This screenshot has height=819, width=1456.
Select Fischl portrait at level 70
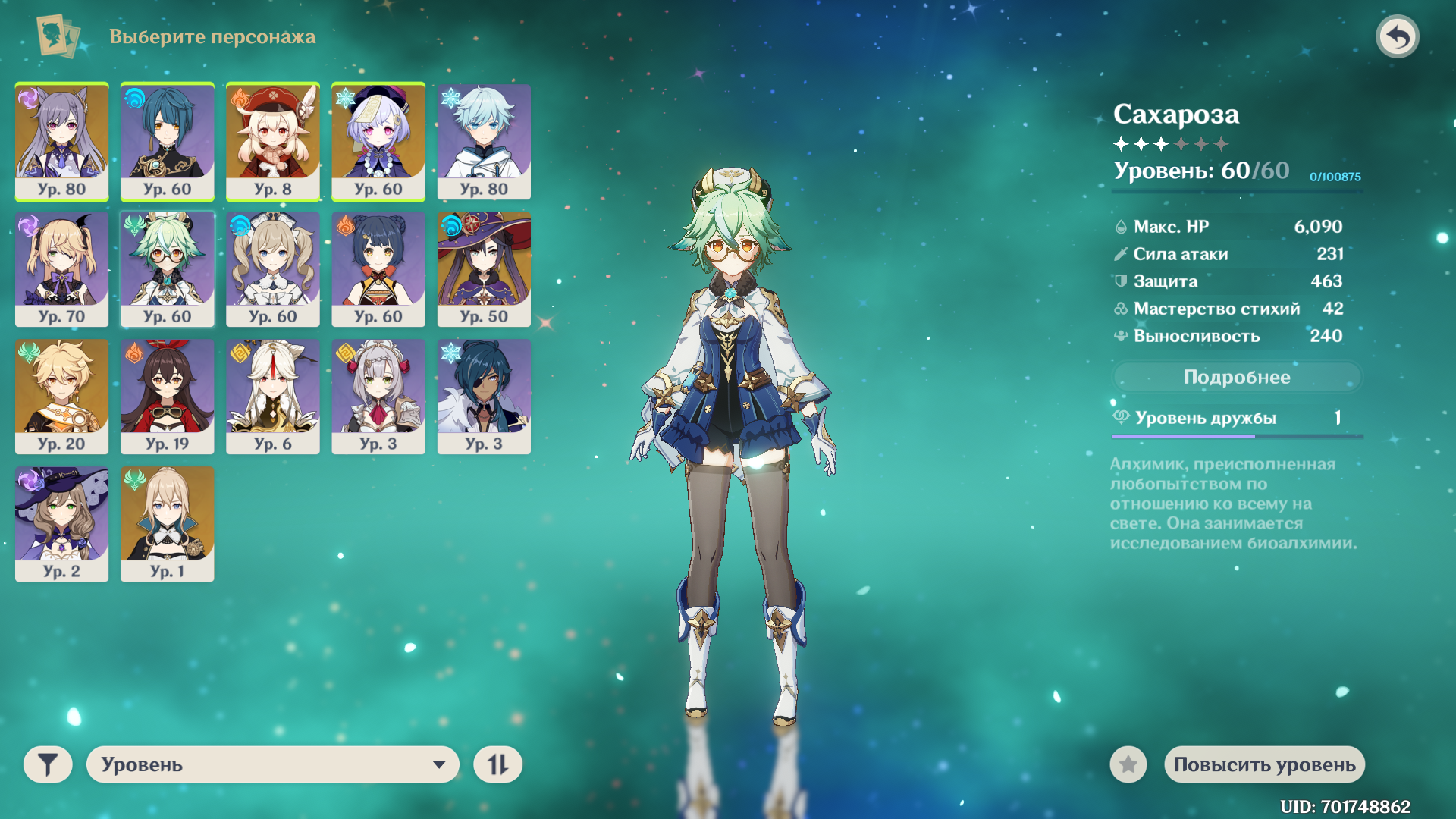[61, 269]
